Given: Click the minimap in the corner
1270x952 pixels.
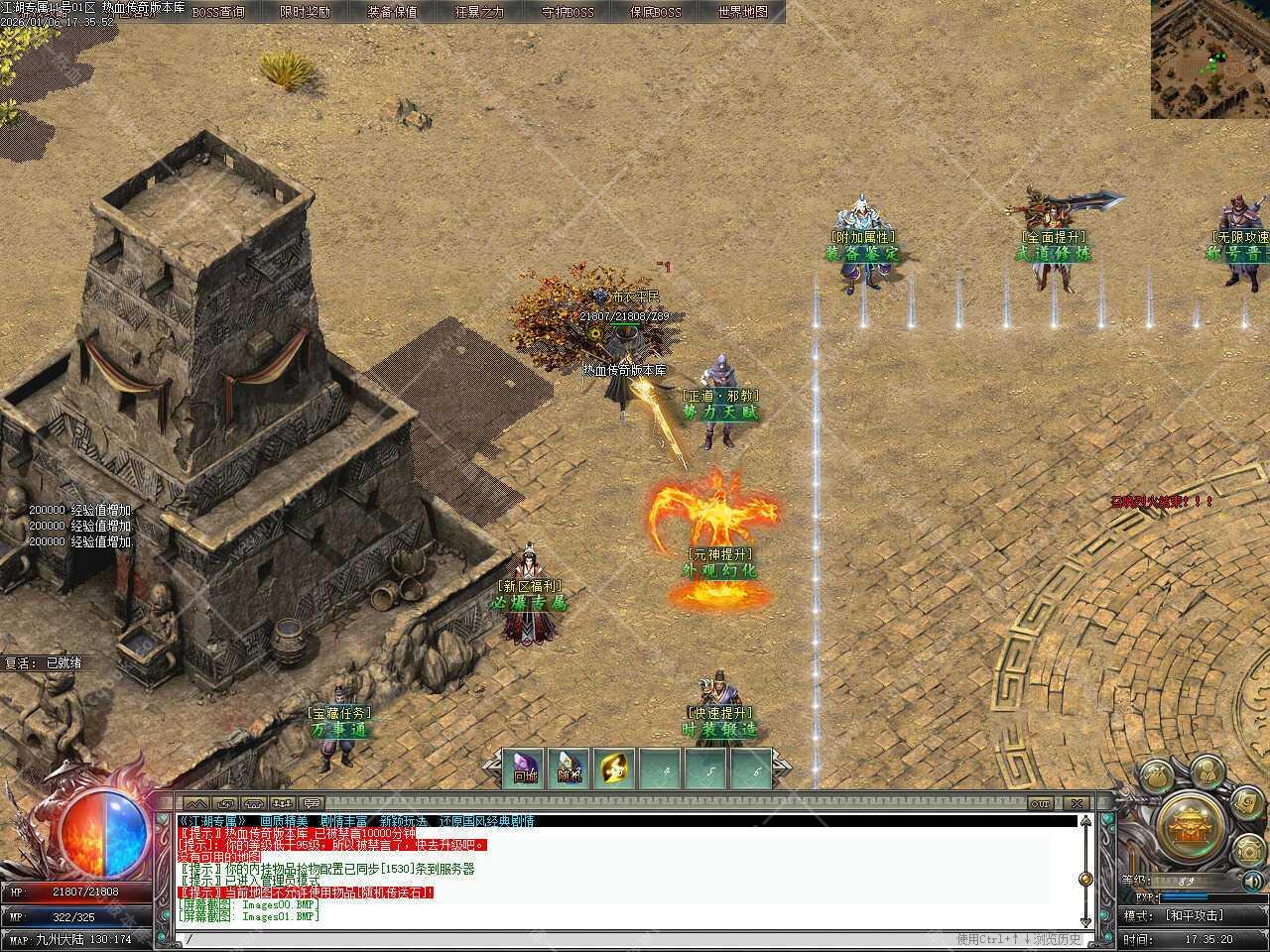Looking at the screenshot, I should point(1209,59).
